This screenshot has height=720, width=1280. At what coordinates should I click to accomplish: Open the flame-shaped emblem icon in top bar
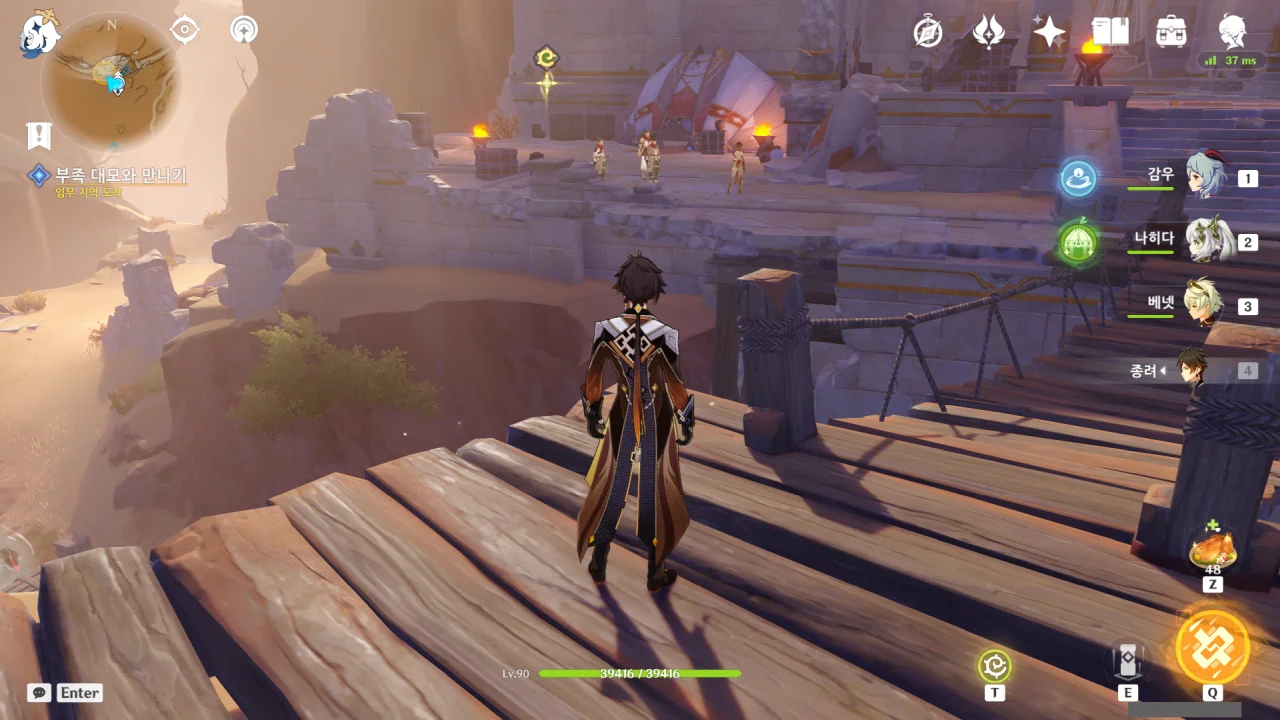pos(989,32)
